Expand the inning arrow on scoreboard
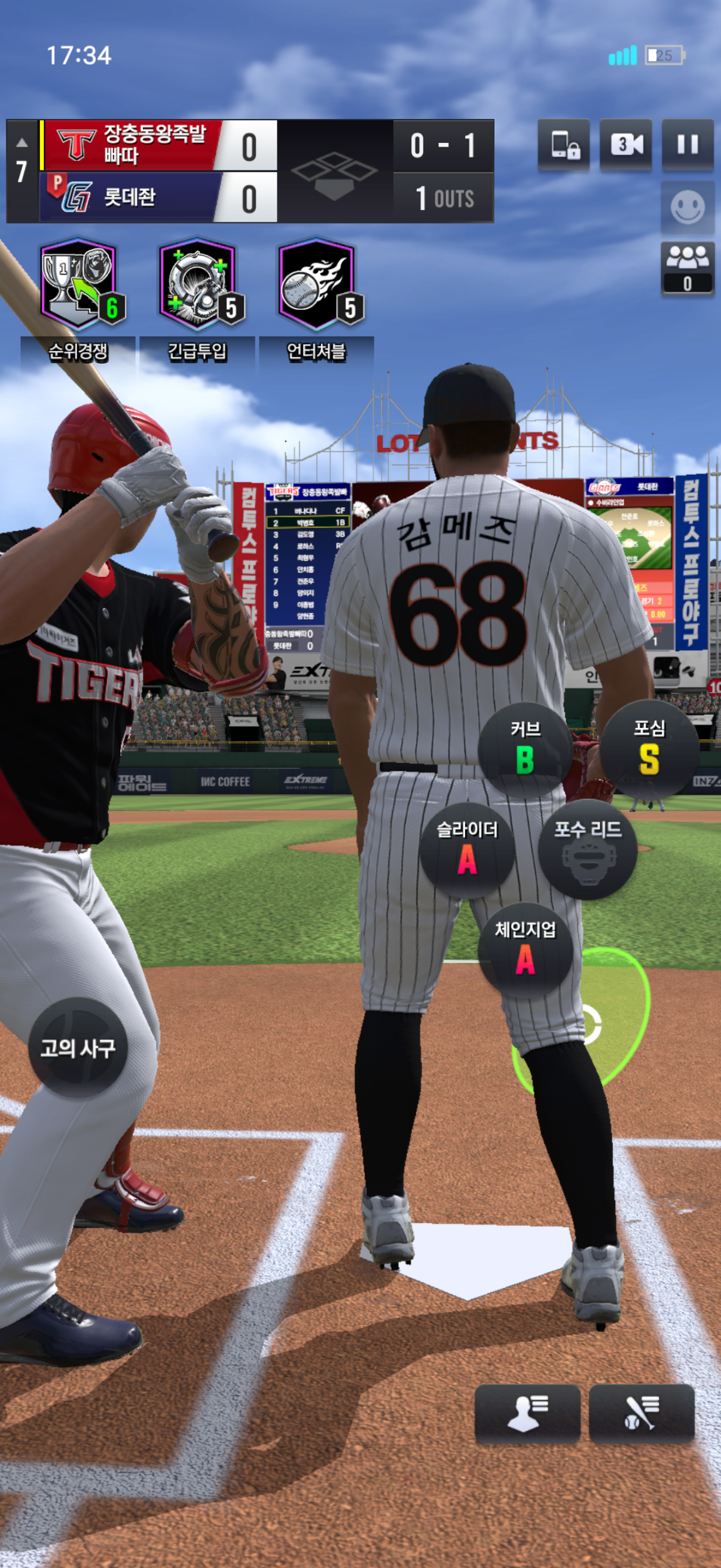This screenshot has height=1568, width=721. (22, 143)
